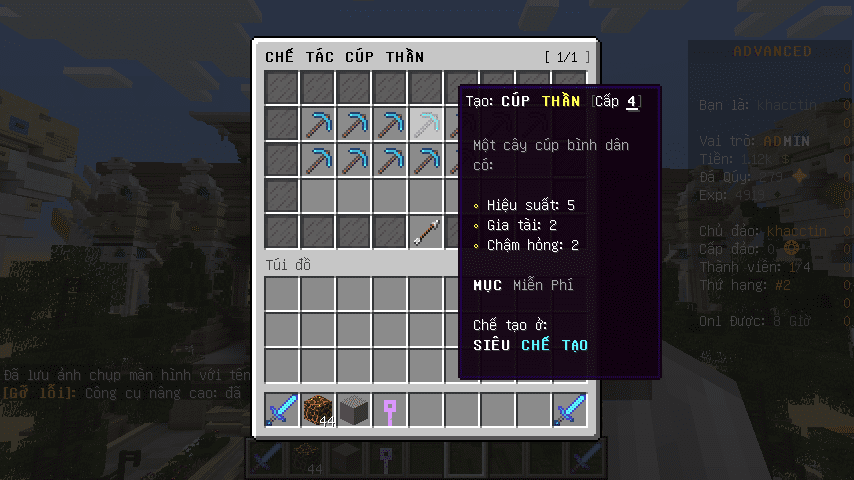Choose the purple key item in the hotbar
Viewport: 854px width, 480px height.
coord(390,410)
